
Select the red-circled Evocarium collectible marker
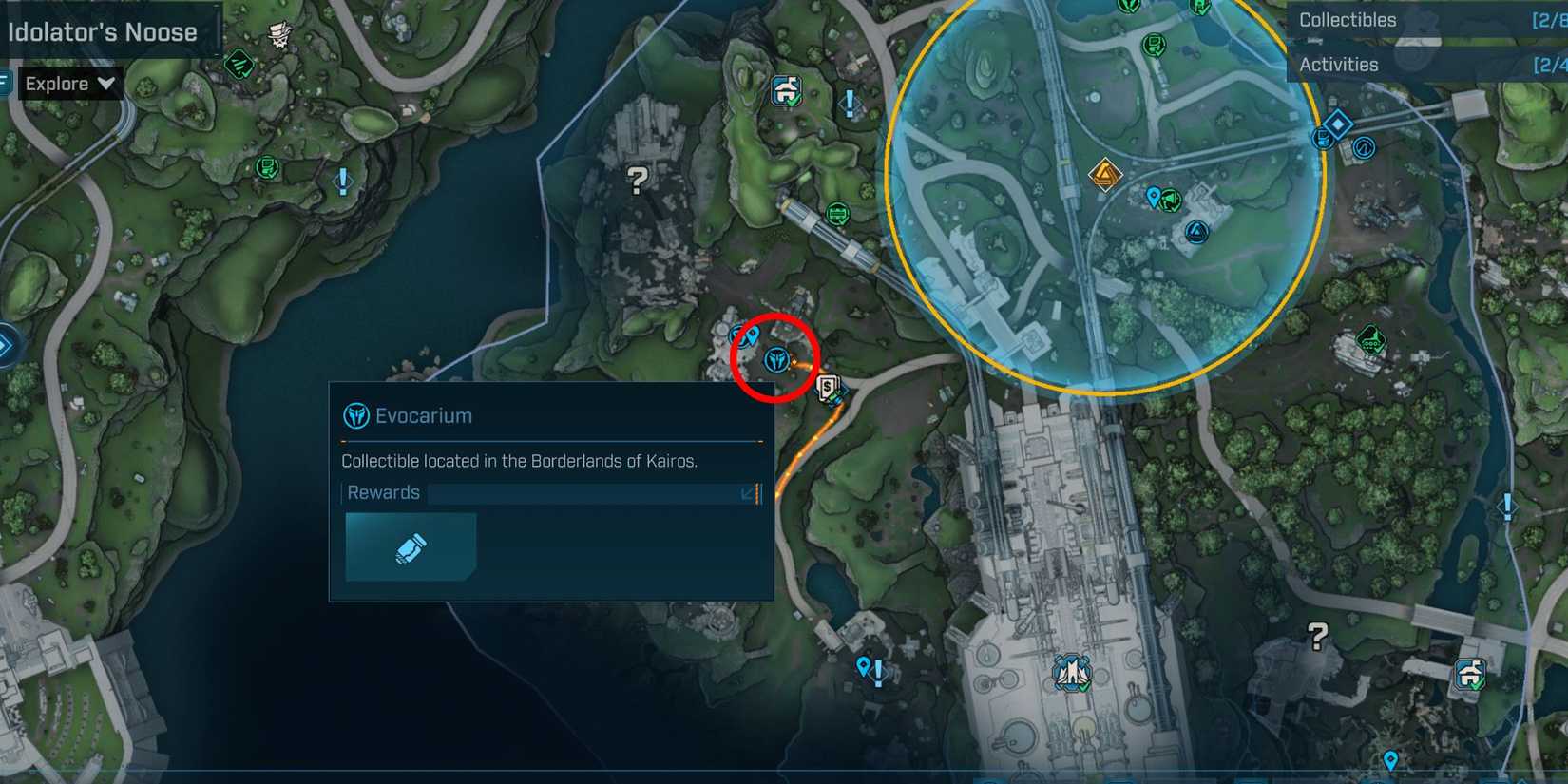click(776, 358)
